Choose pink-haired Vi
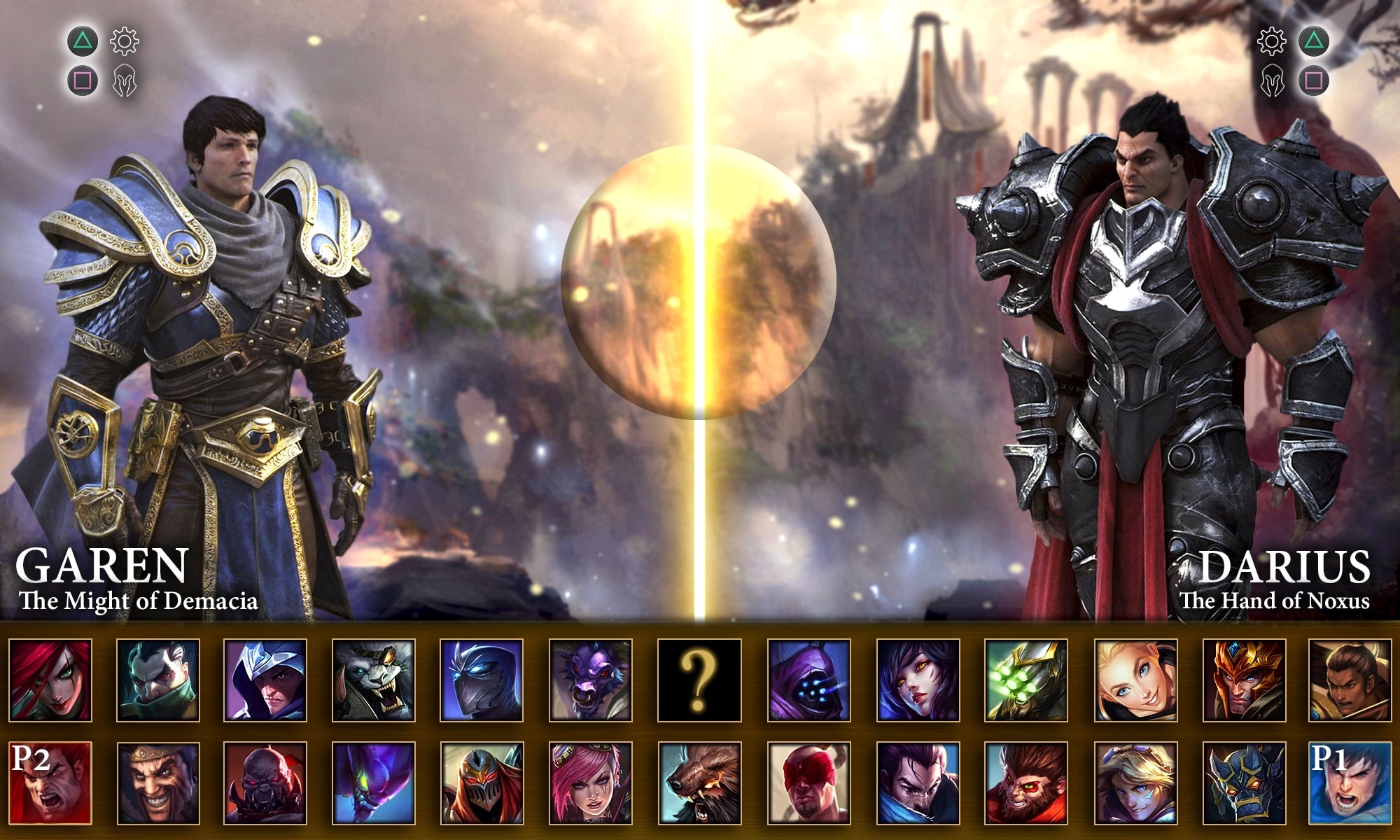 coord(591,783)
